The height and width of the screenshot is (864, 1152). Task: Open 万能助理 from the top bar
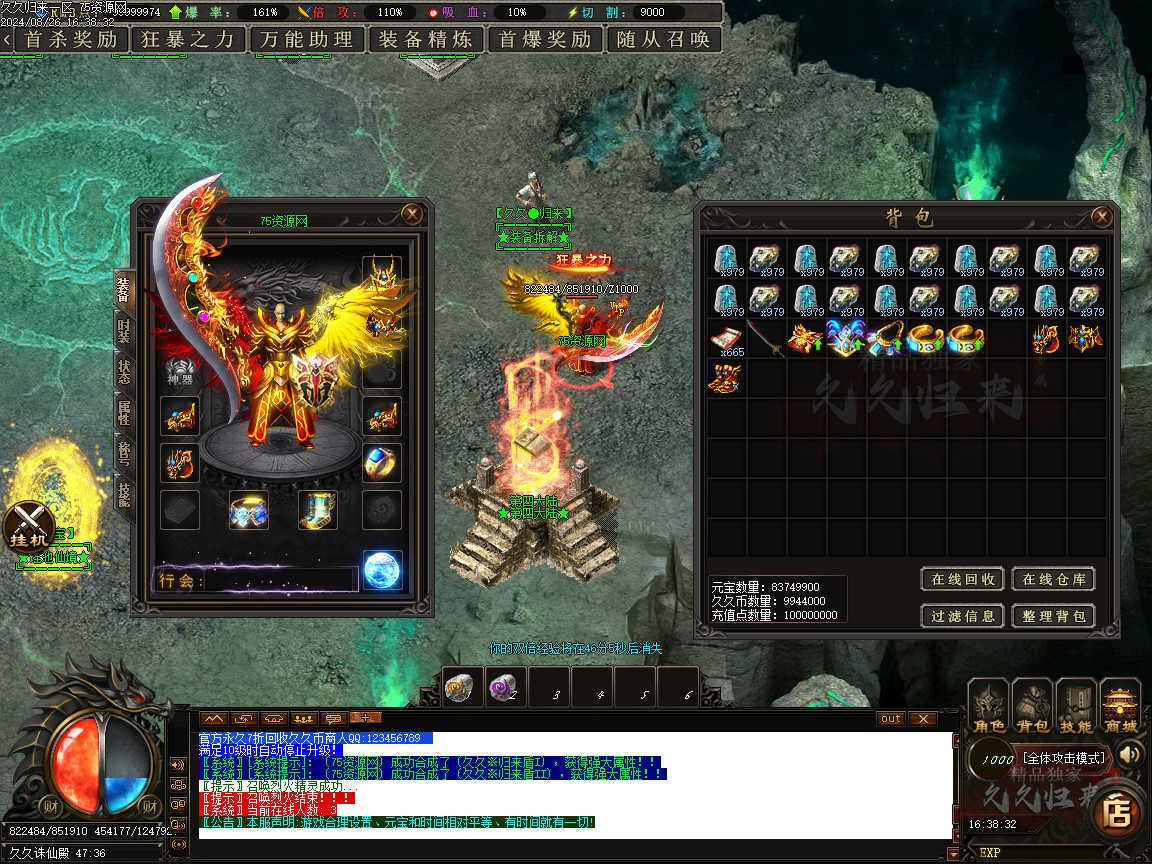click(x=307, y=40)
